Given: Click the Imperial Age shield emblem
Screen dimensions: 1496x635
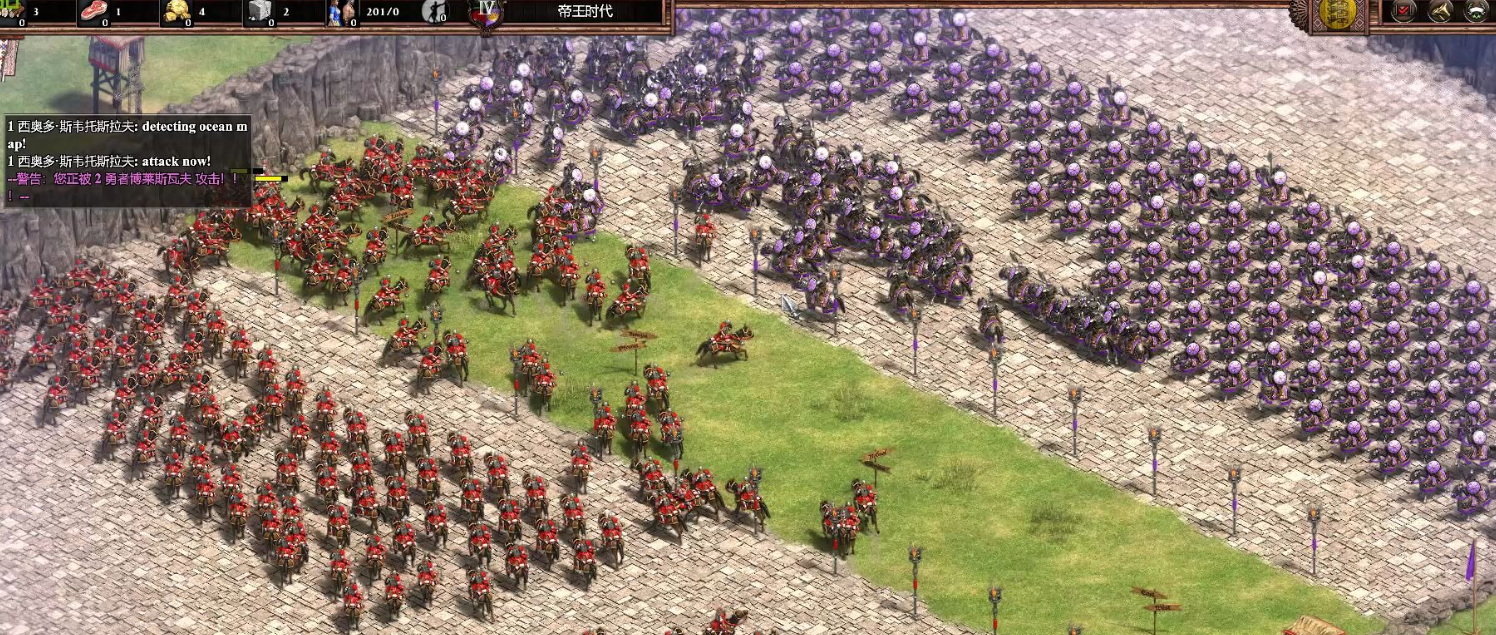Looking at the screenshot, I should coord(487,12).
